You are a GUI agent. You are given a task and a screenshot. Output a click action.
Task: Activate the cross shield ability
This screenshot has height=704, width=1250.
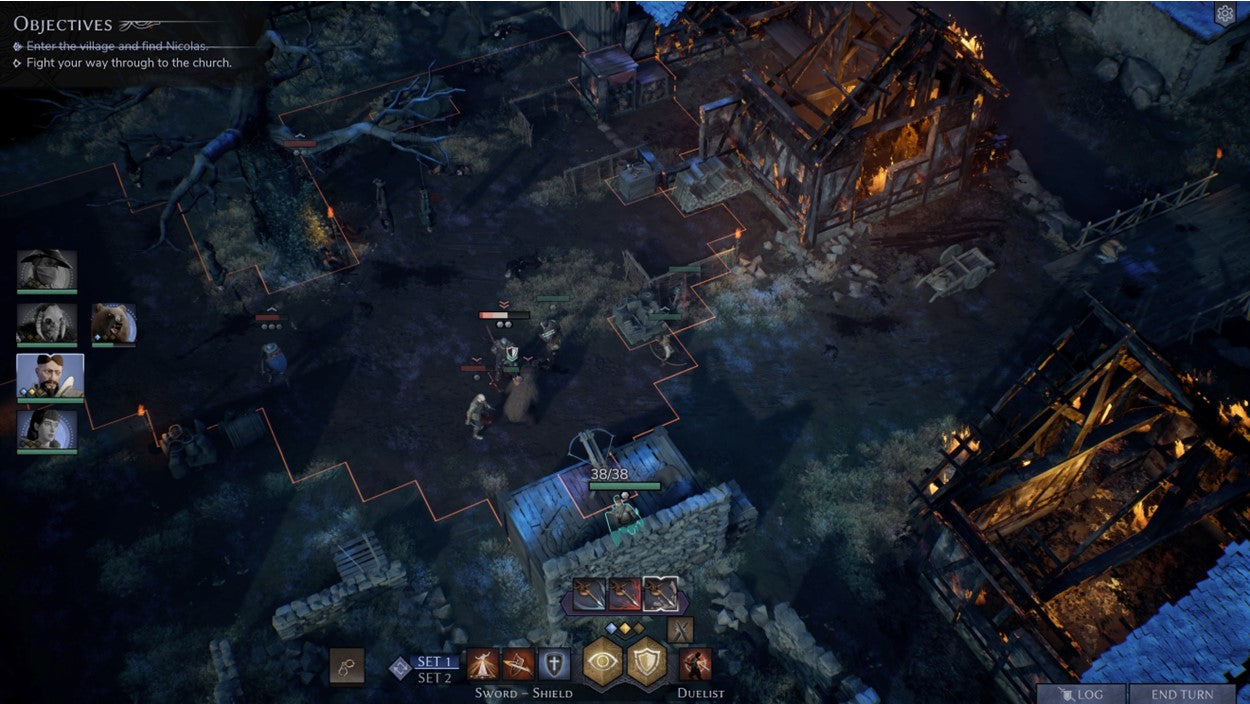pyautogui.click(x=554, y=664)
